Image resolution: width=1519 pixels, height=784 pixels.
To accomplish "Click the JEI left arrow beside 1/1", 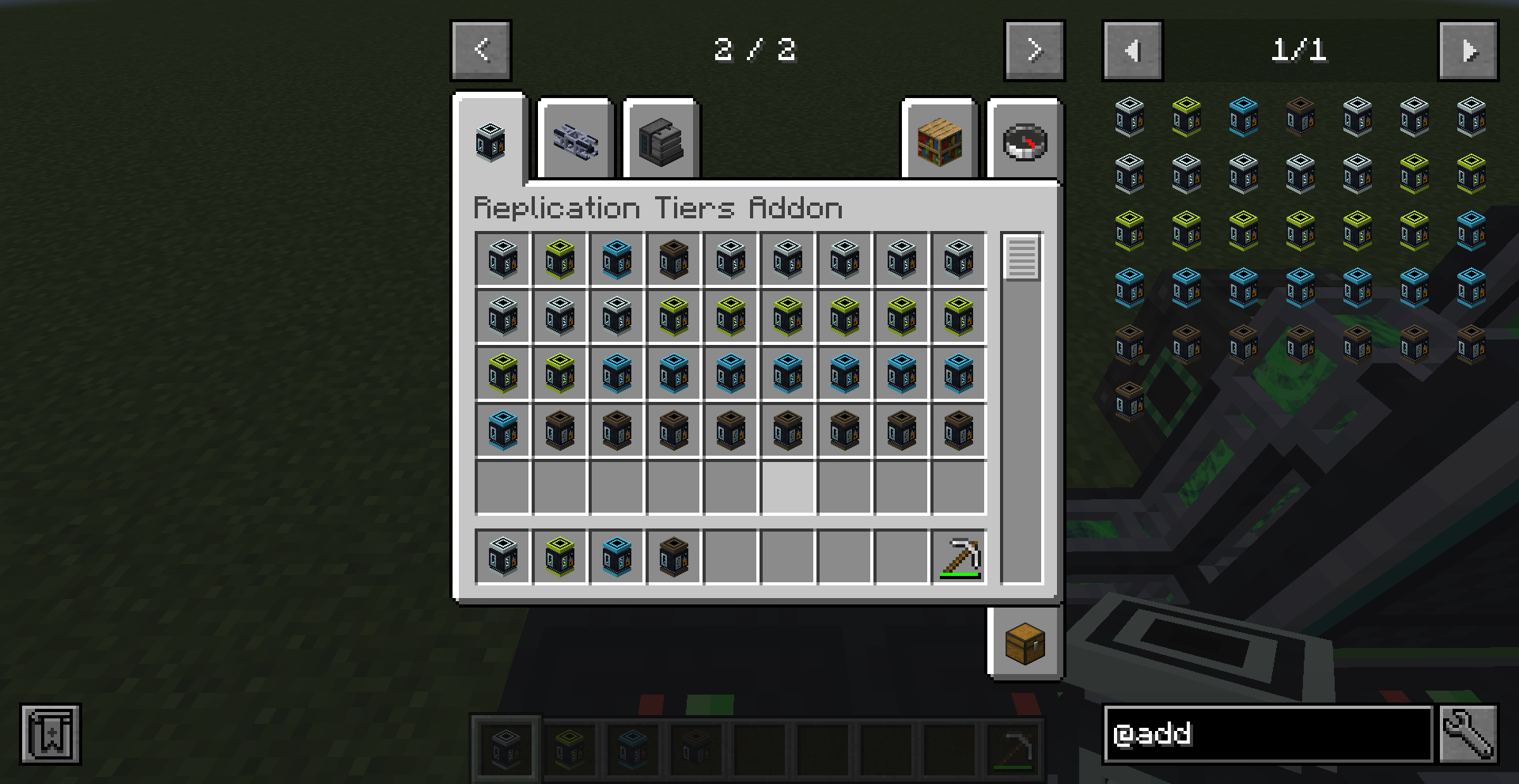I will click(x=1132, y=51).
